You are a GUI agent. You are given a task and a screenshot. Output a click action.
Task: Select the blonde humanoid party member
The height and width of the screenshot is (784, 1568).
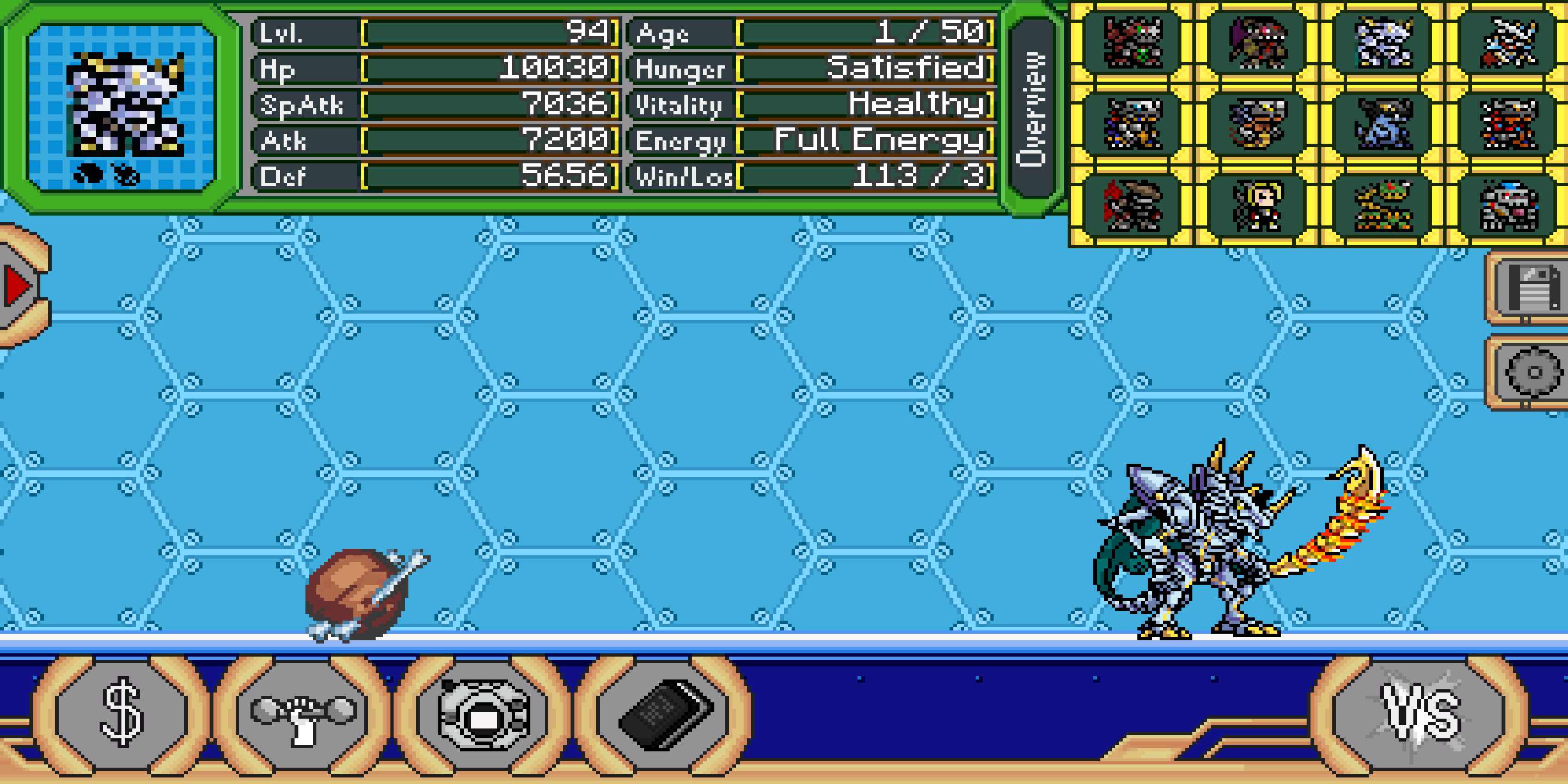pos(1258,205)
